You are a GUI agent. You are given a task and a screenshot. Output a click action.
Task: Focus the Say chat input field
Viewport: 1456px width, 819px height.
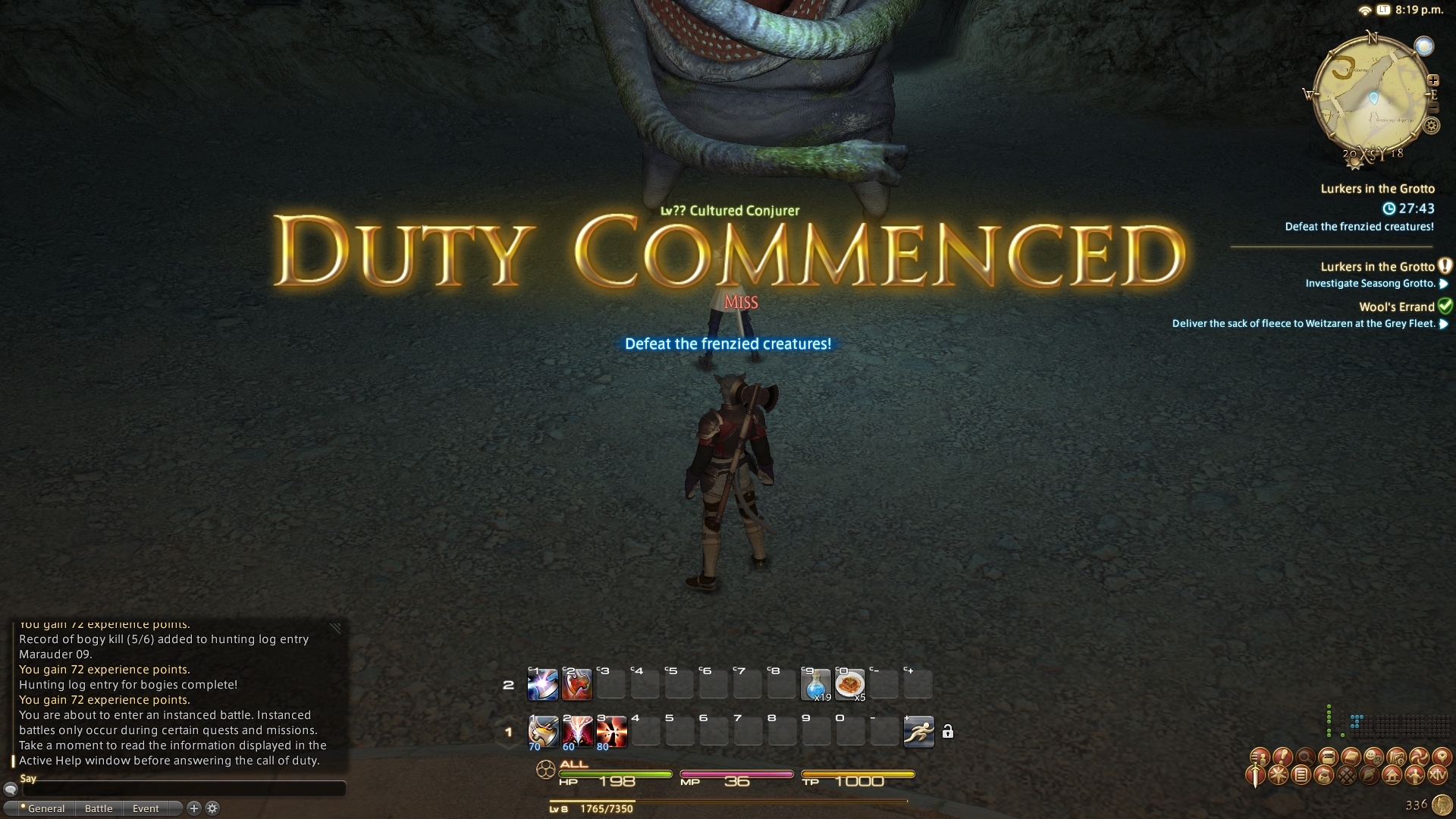(182, 789)
